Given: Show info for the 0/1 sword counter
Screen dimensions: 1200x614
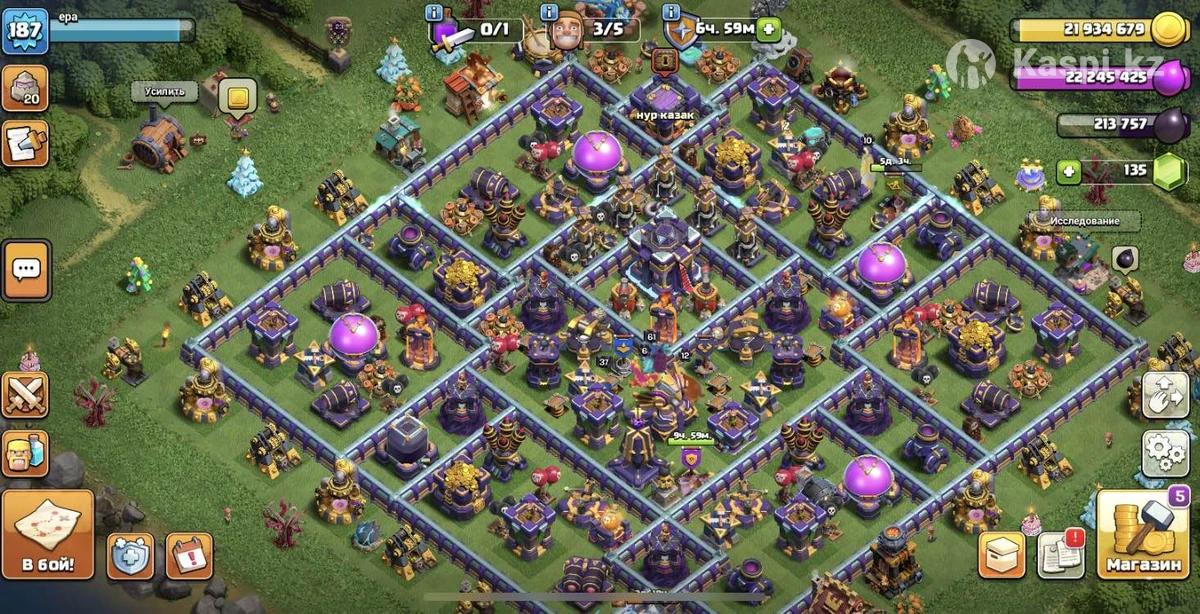Looking at the screenshot, I should tap(433, 12).
